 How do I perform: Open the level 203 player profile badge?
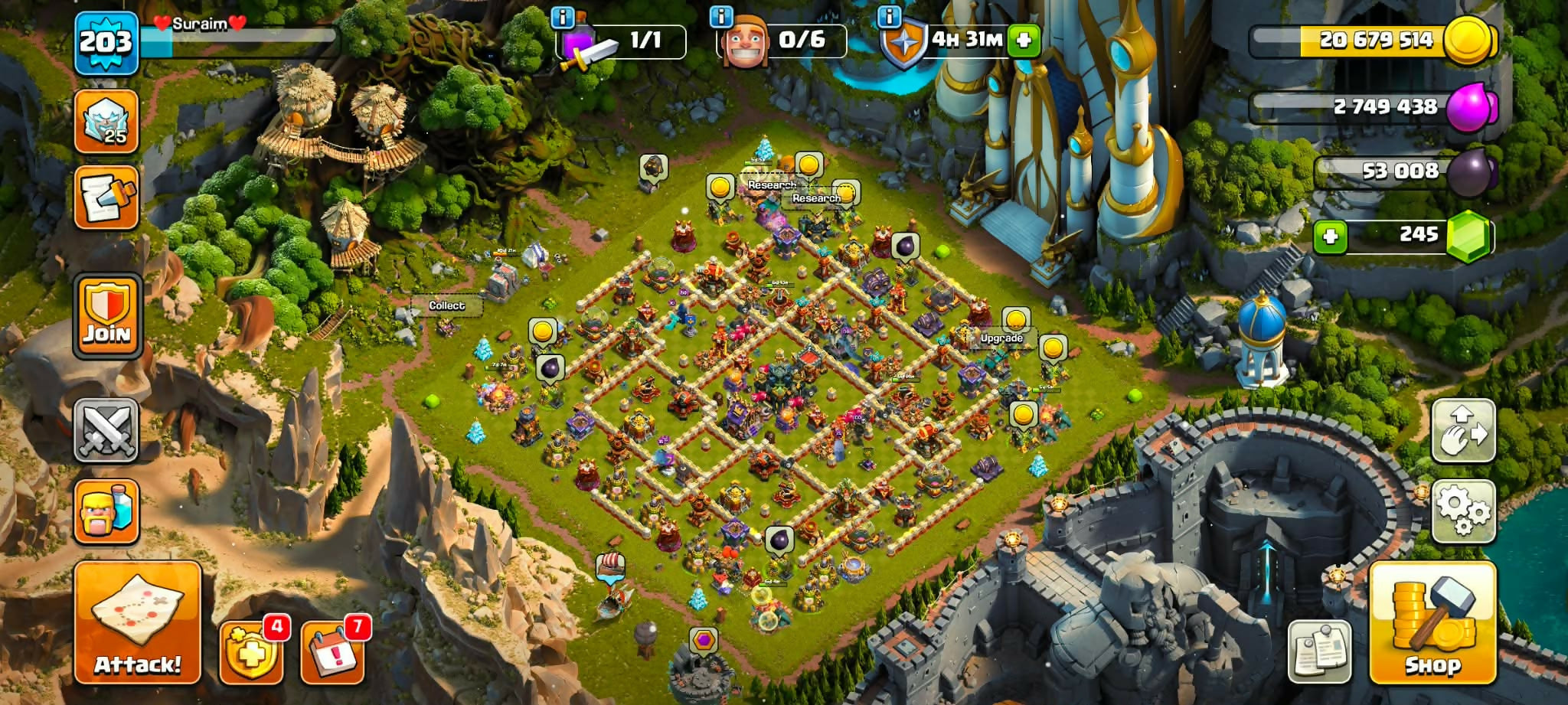click(x=106, y=42)
